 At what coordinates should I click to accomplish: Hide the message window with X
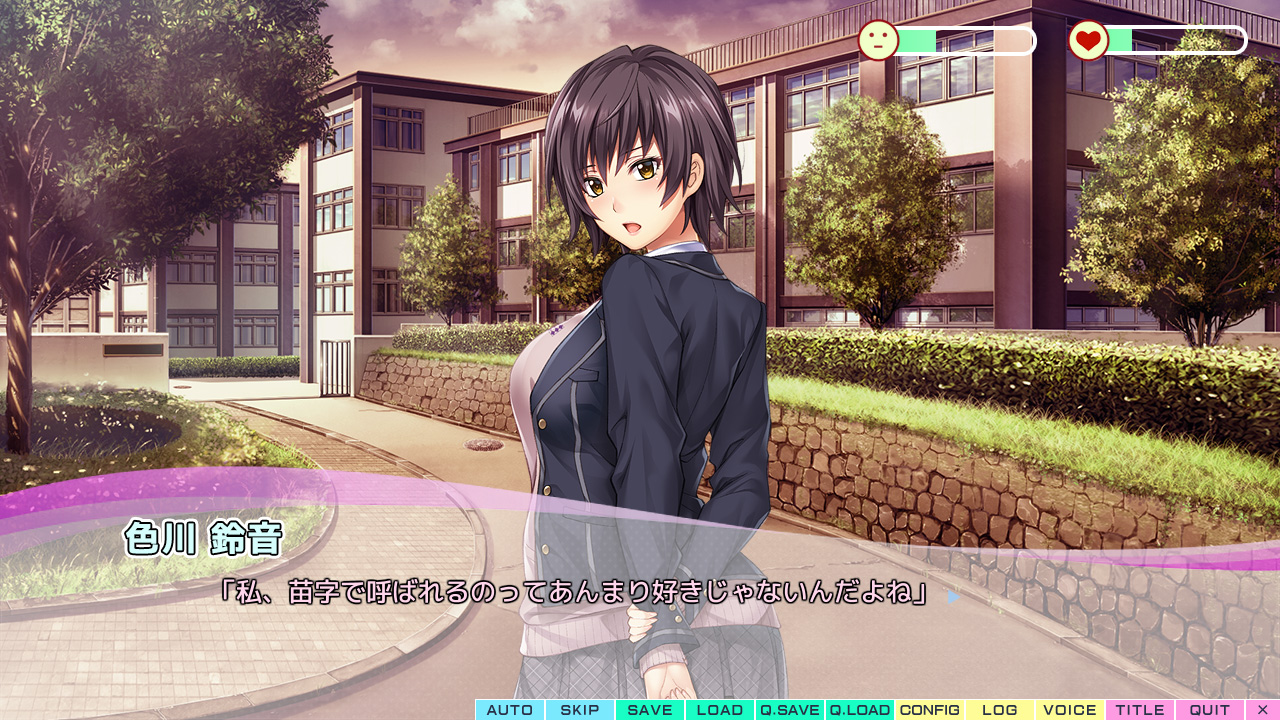pyautogui.click(x=1263, y=710)
